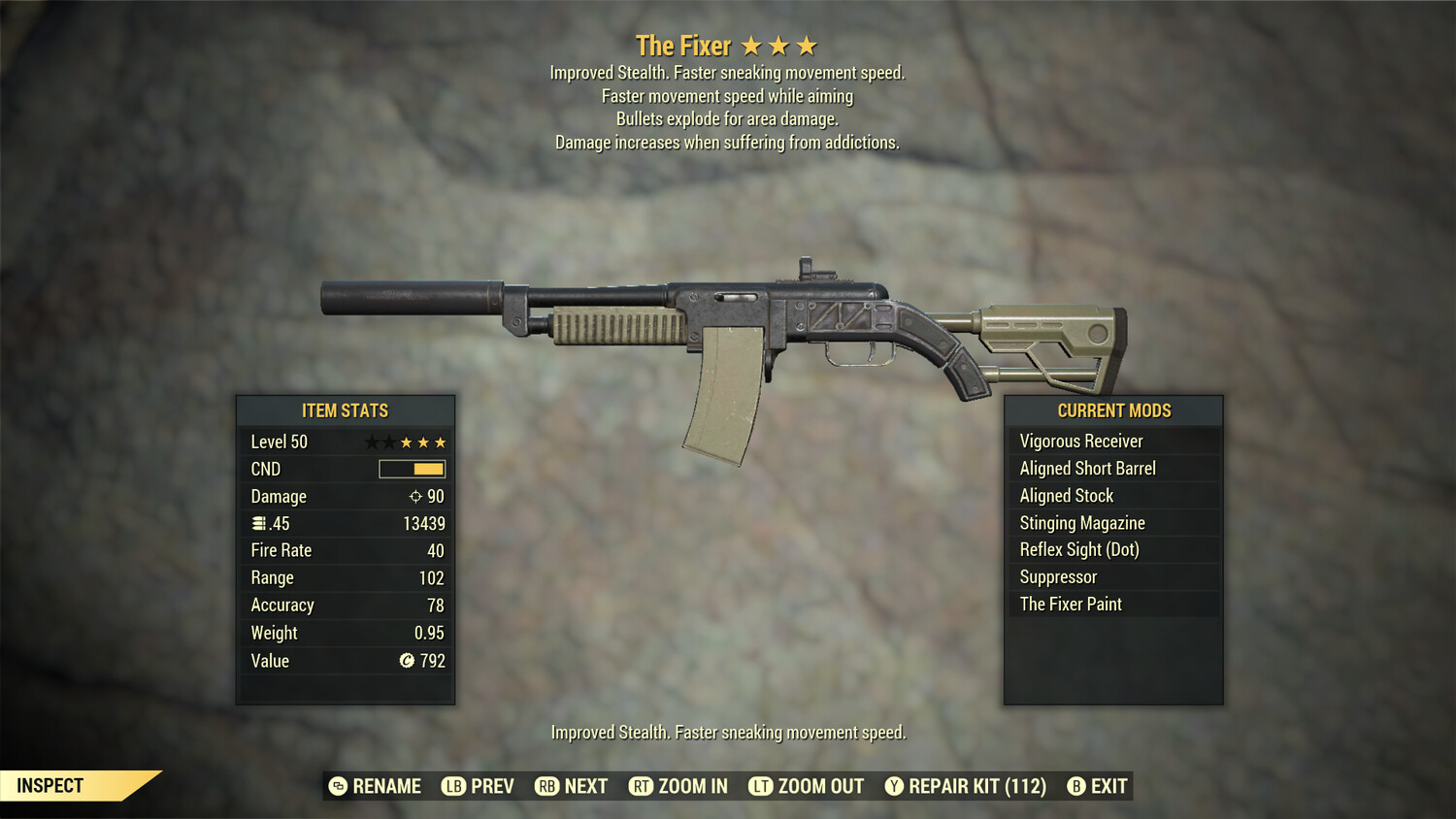
Task: Click the CND condition bar
Action: pos(412,469)
